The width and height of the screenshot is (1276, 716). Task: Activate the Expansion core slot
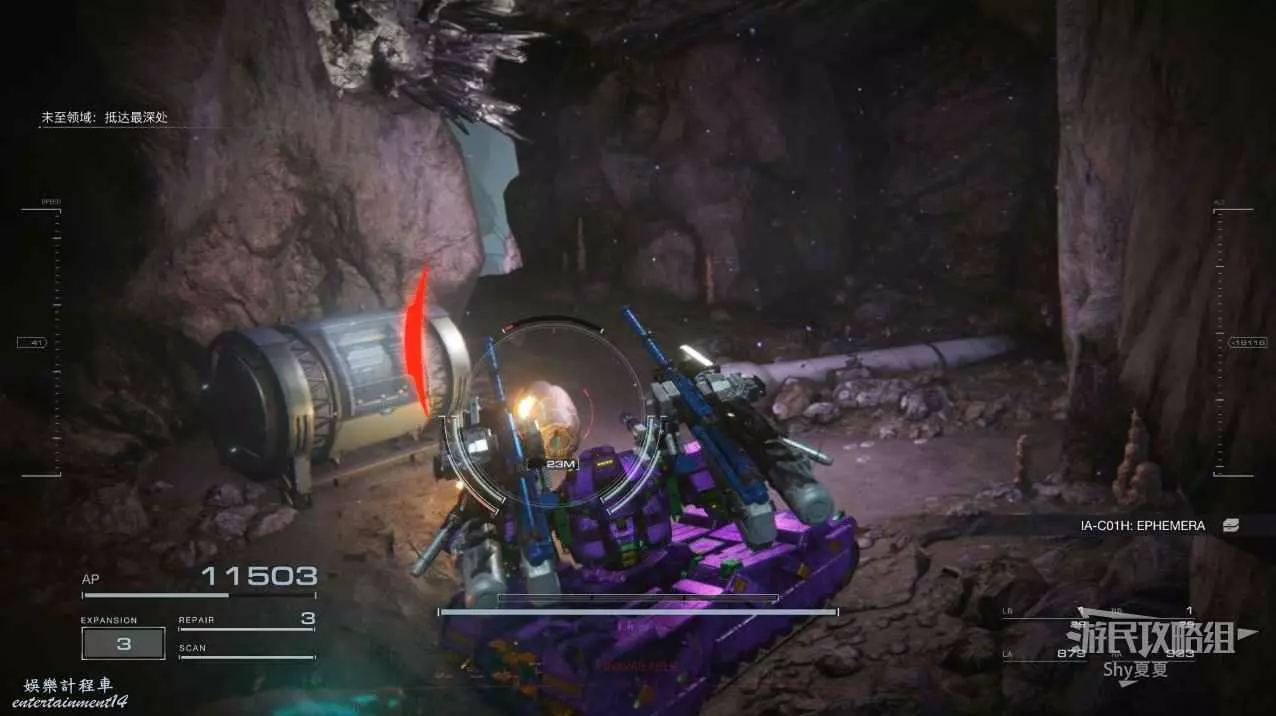click(123, 643)
